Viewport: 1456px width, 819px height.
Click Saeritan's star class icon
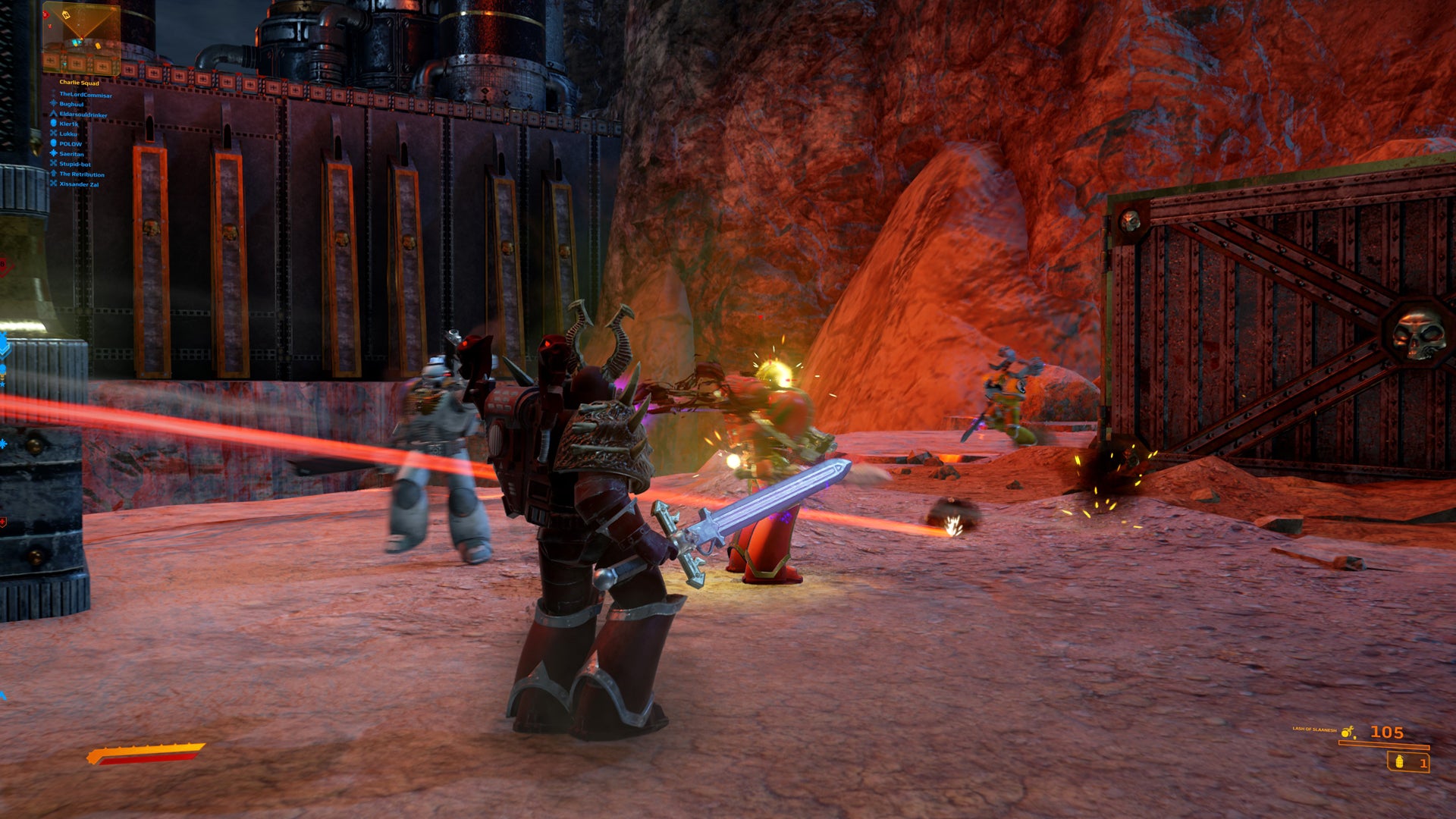(x=53, y=153)
